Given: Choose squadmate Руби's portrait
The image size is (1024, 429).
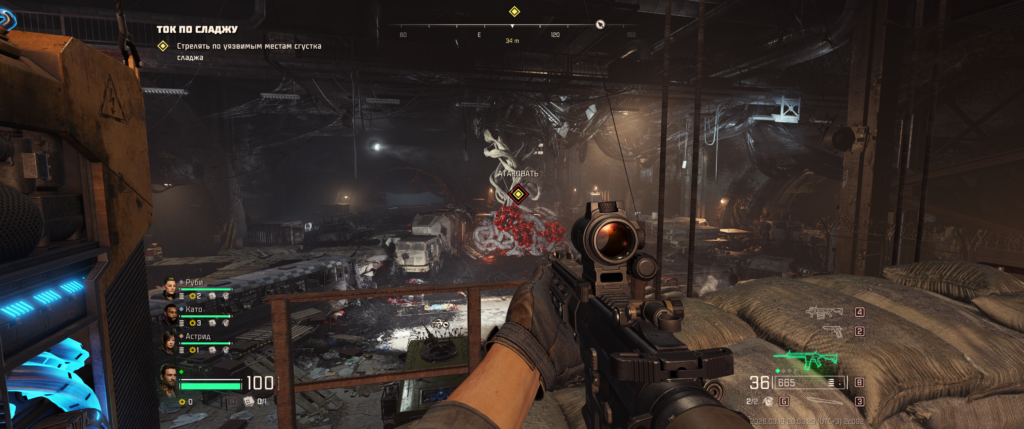Looking at the screenshot, I should [171, 289].
